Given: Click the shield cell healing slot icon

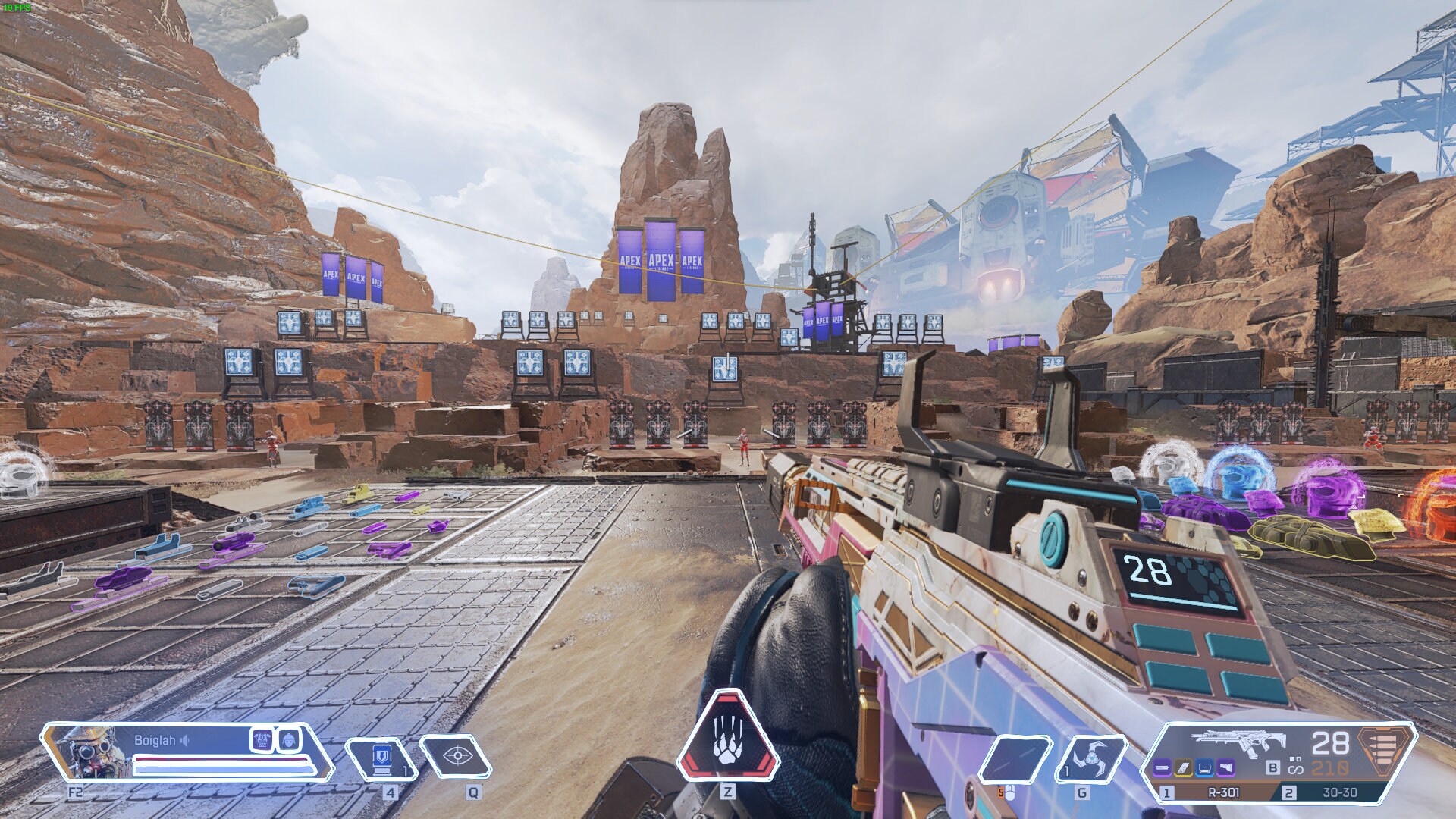Looking at the screenshot, I should click(382, 758).
